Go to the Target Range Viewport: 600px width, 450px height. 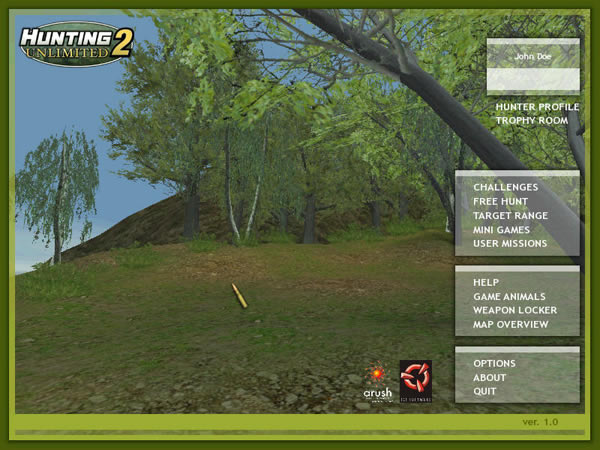pyautogui.click(x=510, y=215)
